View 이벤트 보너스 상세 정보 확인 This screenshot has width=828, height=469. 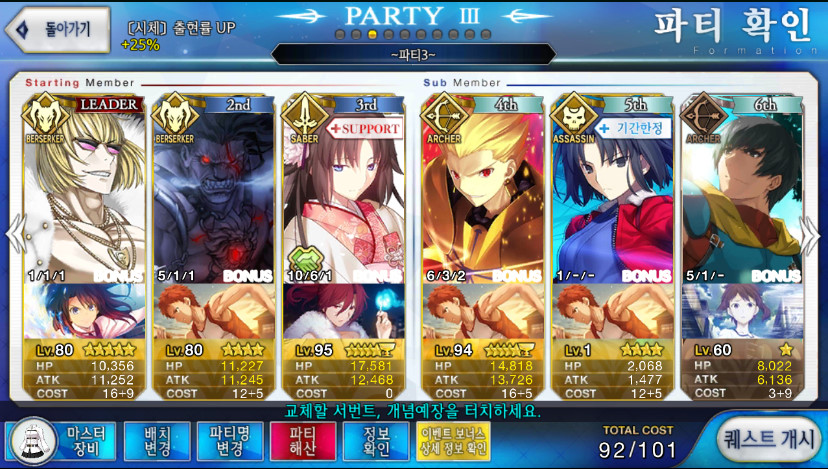tap(453, 441)
